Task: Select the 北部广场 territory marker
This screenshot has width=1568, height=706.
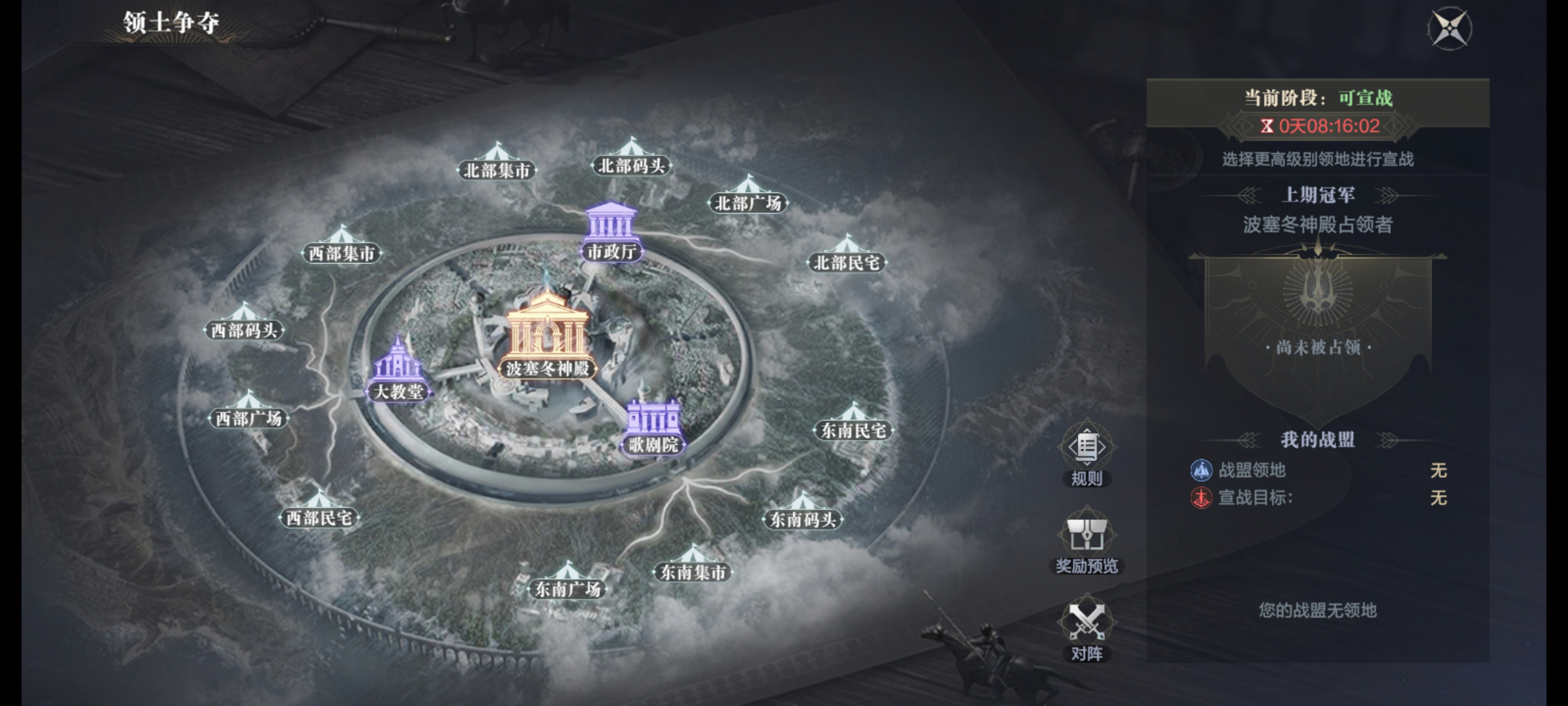Action: pos(748,196)
